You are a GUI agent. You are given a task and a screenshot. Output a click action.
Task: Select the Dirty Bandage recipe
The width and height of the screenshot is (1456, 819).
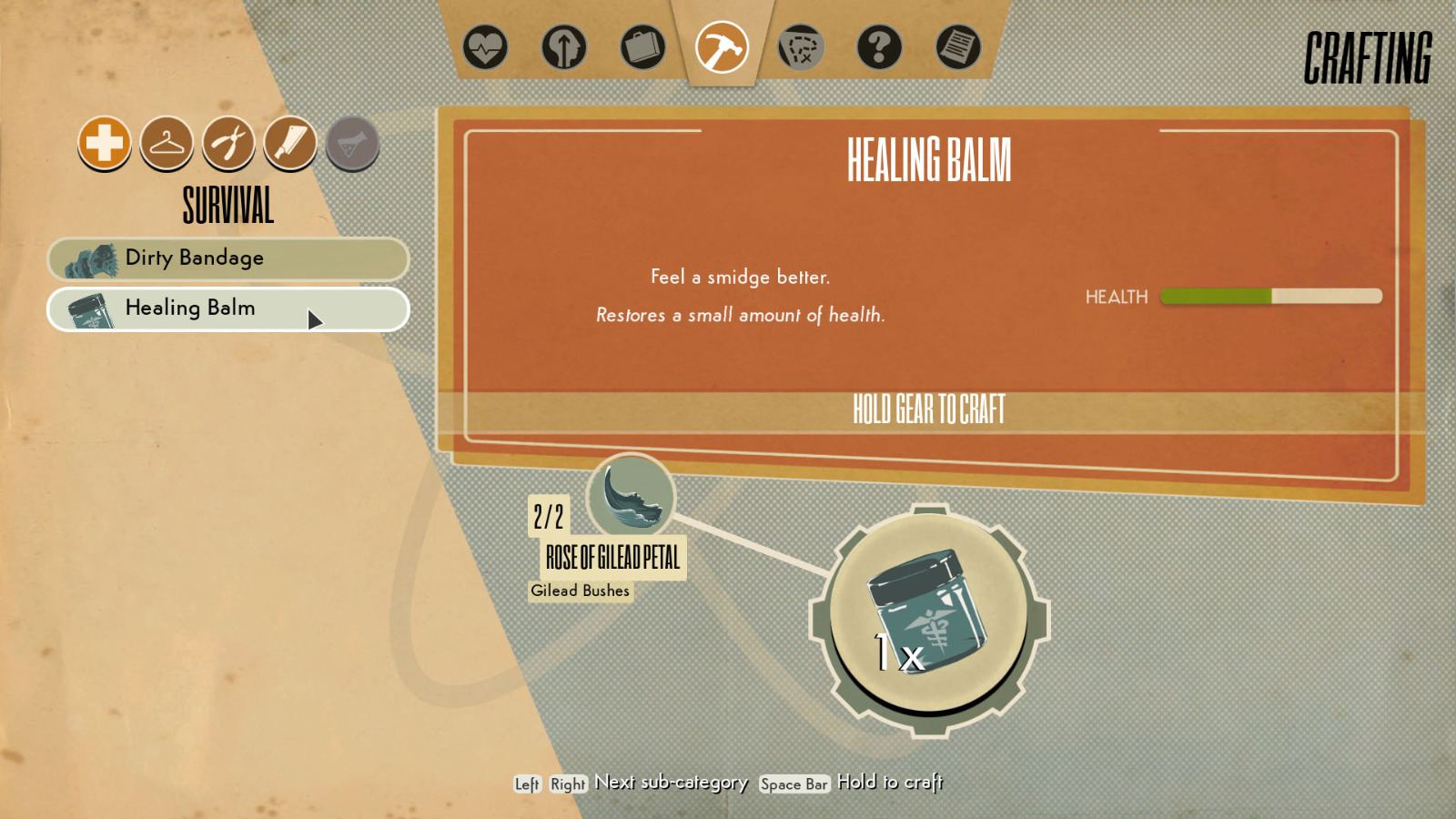(227, 258)
